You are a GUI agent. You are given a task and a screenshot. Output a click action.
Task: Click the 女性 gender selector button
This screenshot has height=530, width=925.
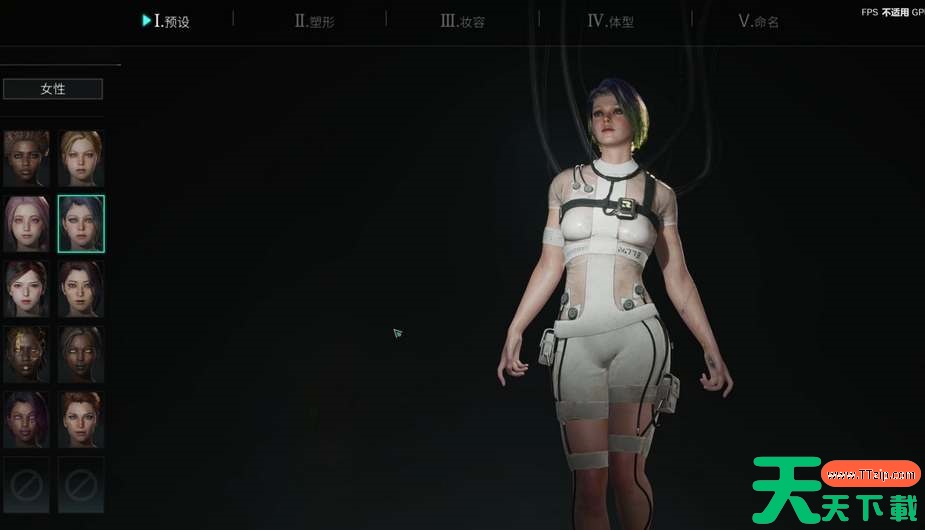pos(53,89)
